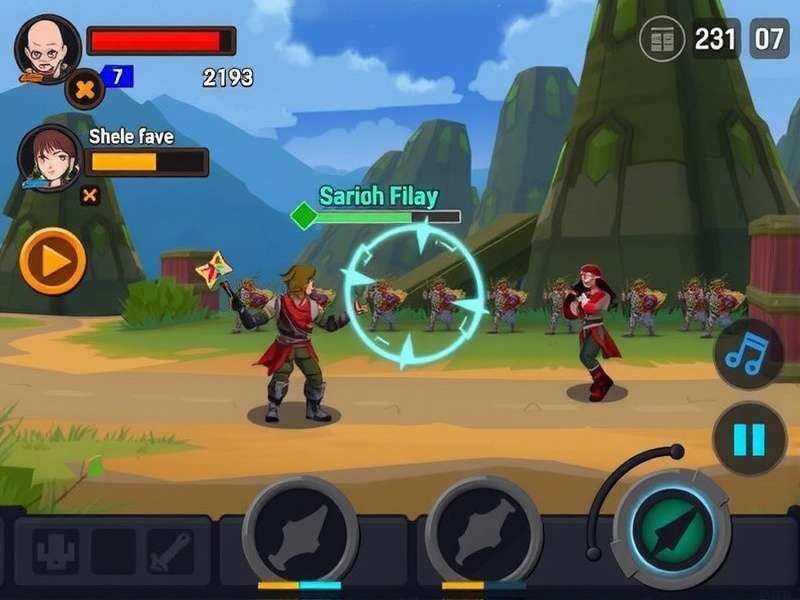Tap the green arrow attack button

[x=671, y=529]
